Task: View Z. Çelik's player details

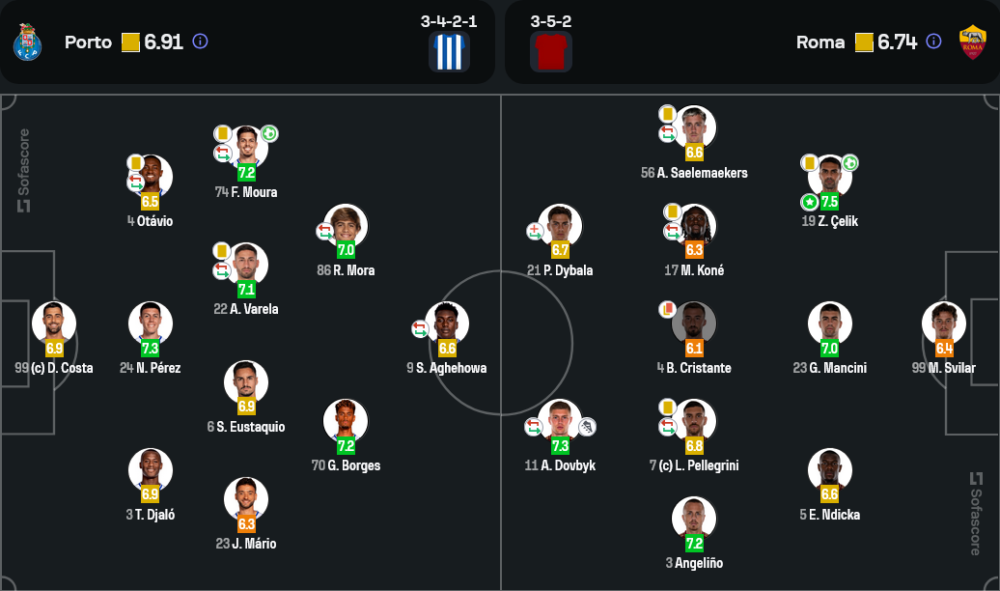Action: (829, 177)
